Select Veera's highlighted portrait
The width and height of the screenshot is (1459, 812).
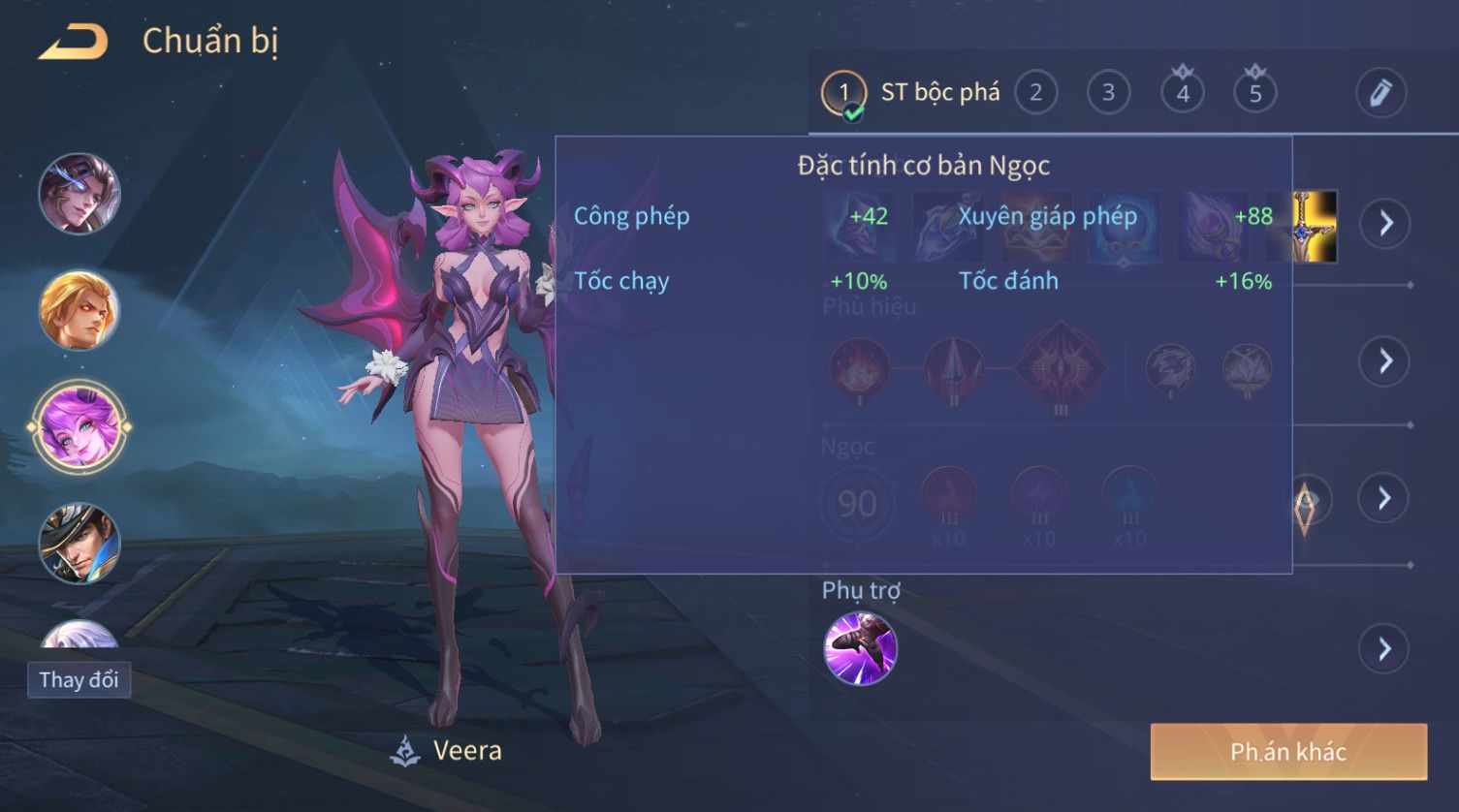79,427
